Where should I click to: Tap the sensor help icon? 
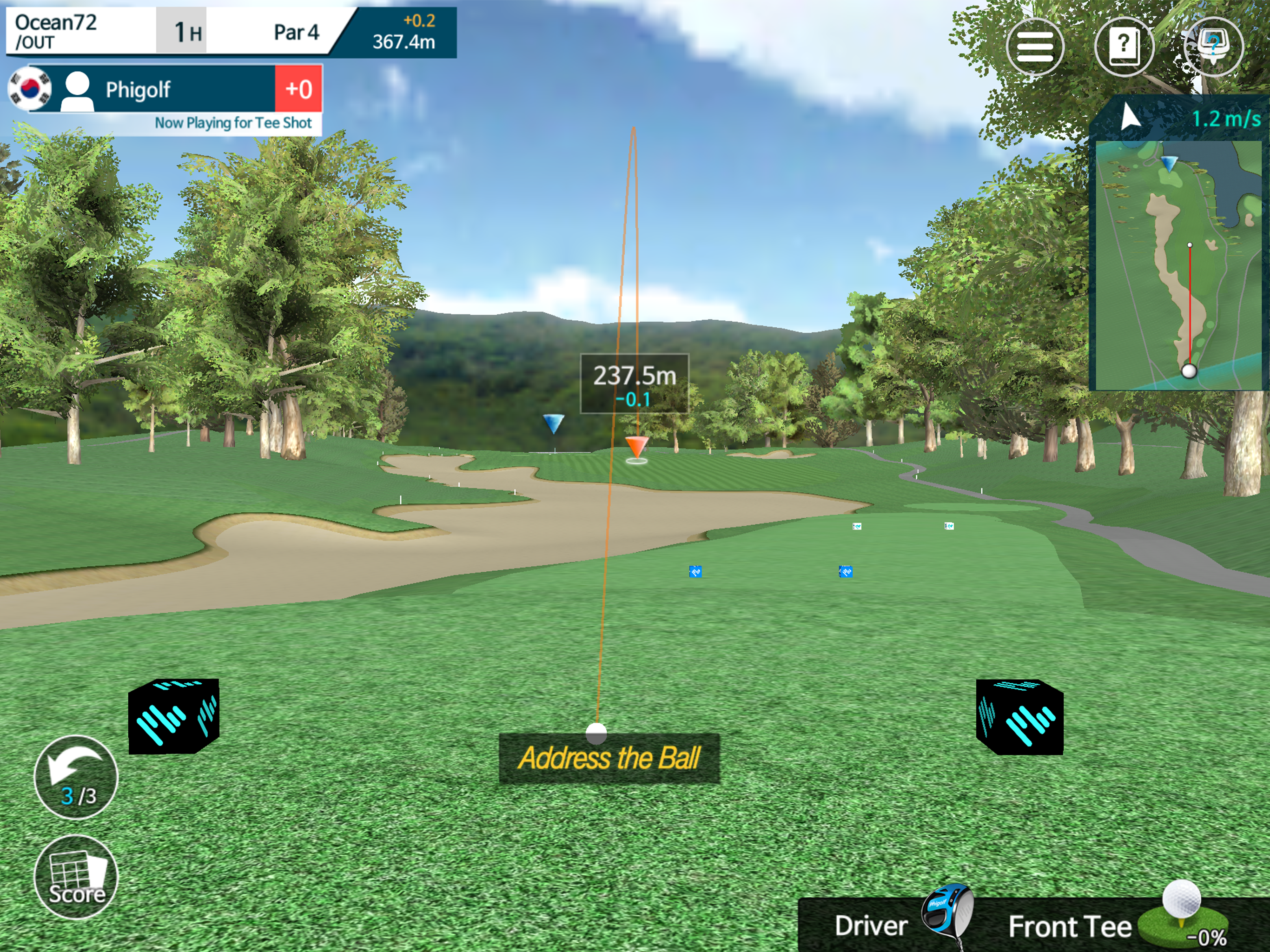coord(1213,47)
